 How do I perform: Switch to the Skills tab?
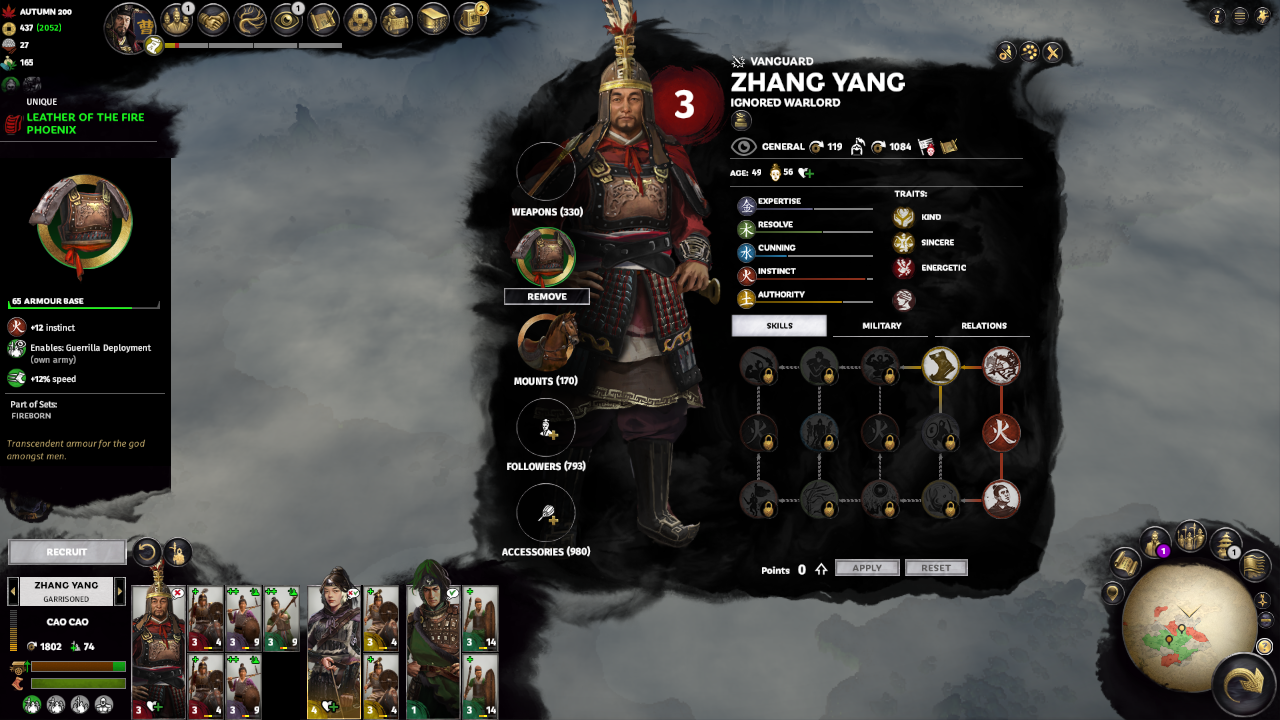pyautogui.click(x=779, y=326)
